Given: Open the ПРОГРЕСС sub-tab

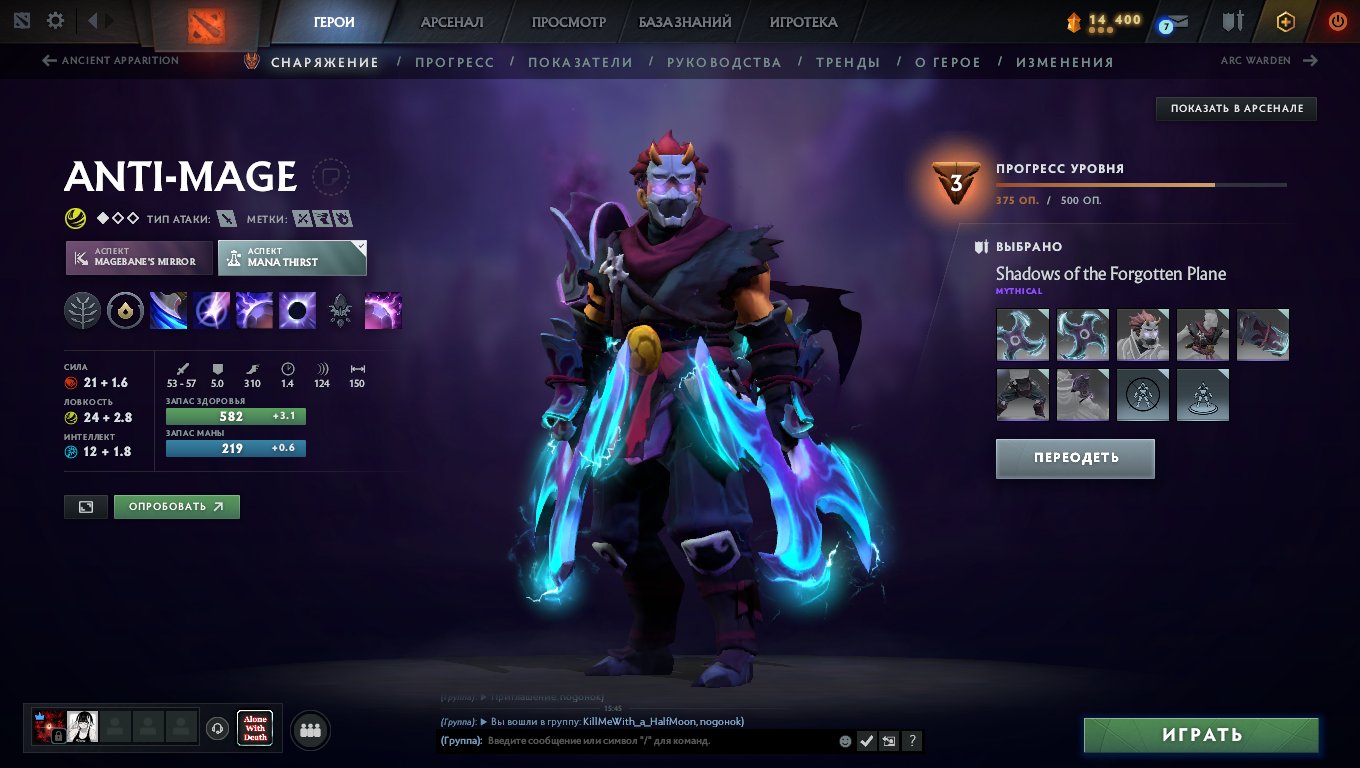Looking at the screenshot, I should [x=455, y=61].
